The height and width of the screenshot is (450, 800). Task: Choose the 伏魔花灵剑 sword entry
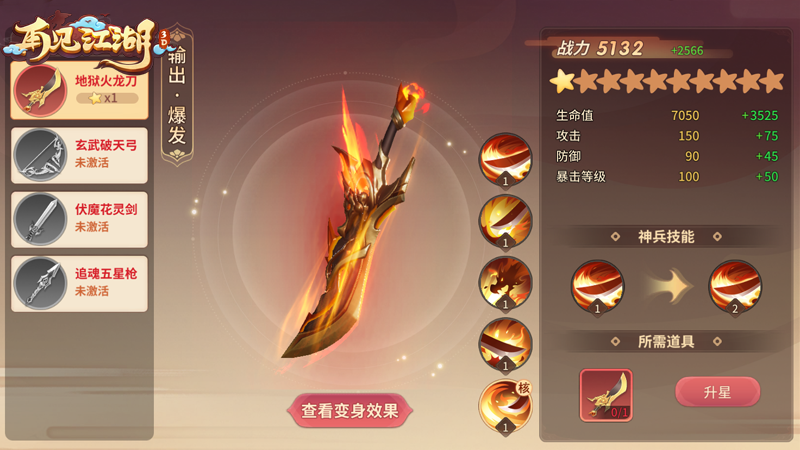80,219
